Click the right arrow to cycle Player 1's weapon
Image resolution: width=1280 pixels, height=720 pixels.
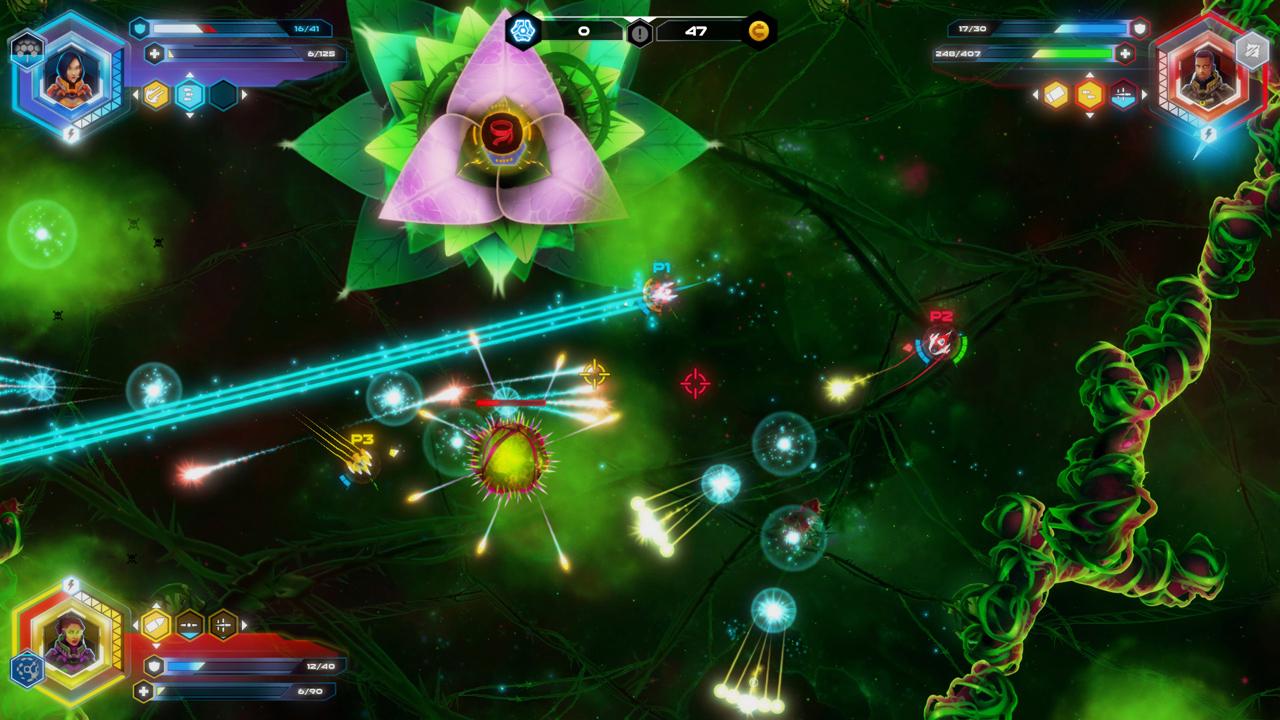(244, 94)
